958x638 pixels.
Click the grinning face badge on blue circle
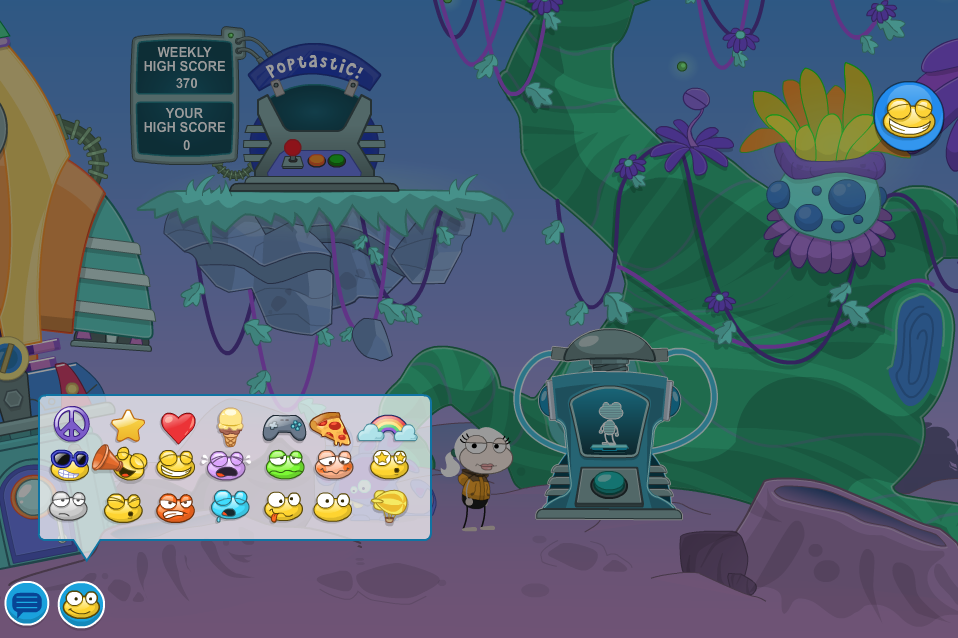pyautogui.click(x=908, y=117)
